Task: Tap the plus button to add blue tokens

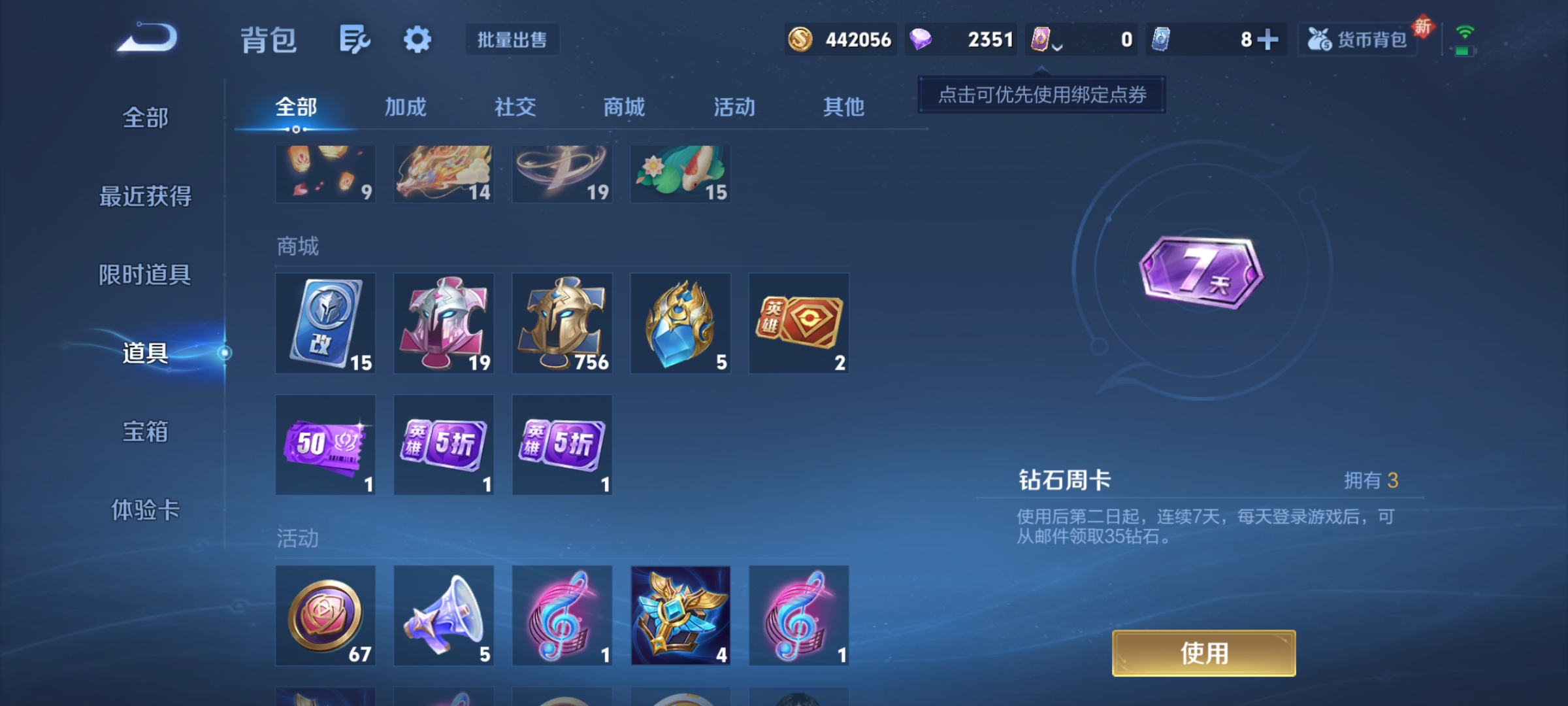Action: (1268, 39)
